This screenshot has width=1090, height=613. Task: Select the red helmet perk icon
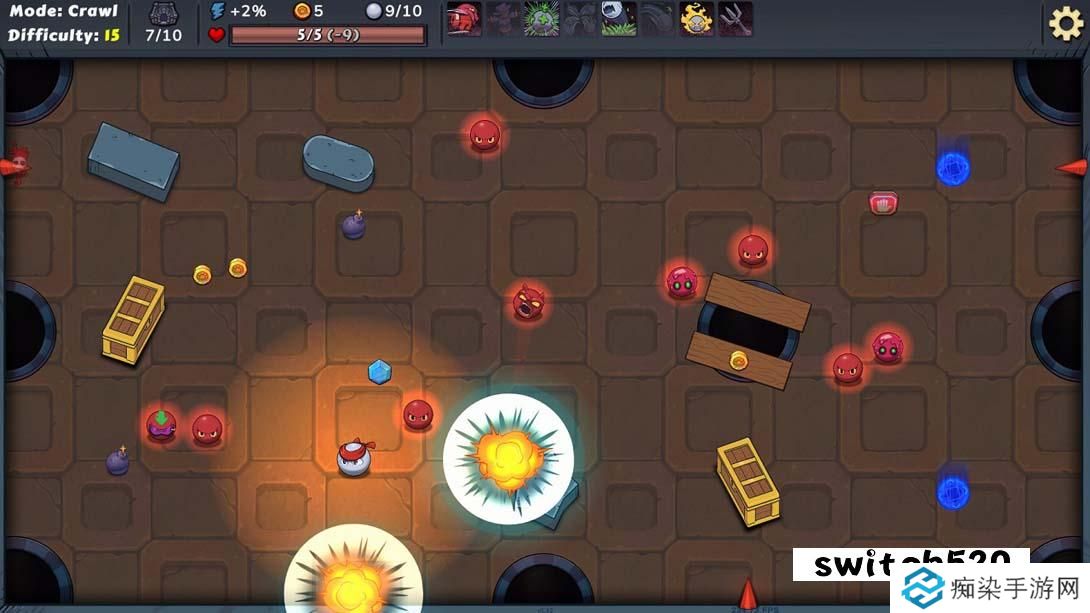(464, 19)
